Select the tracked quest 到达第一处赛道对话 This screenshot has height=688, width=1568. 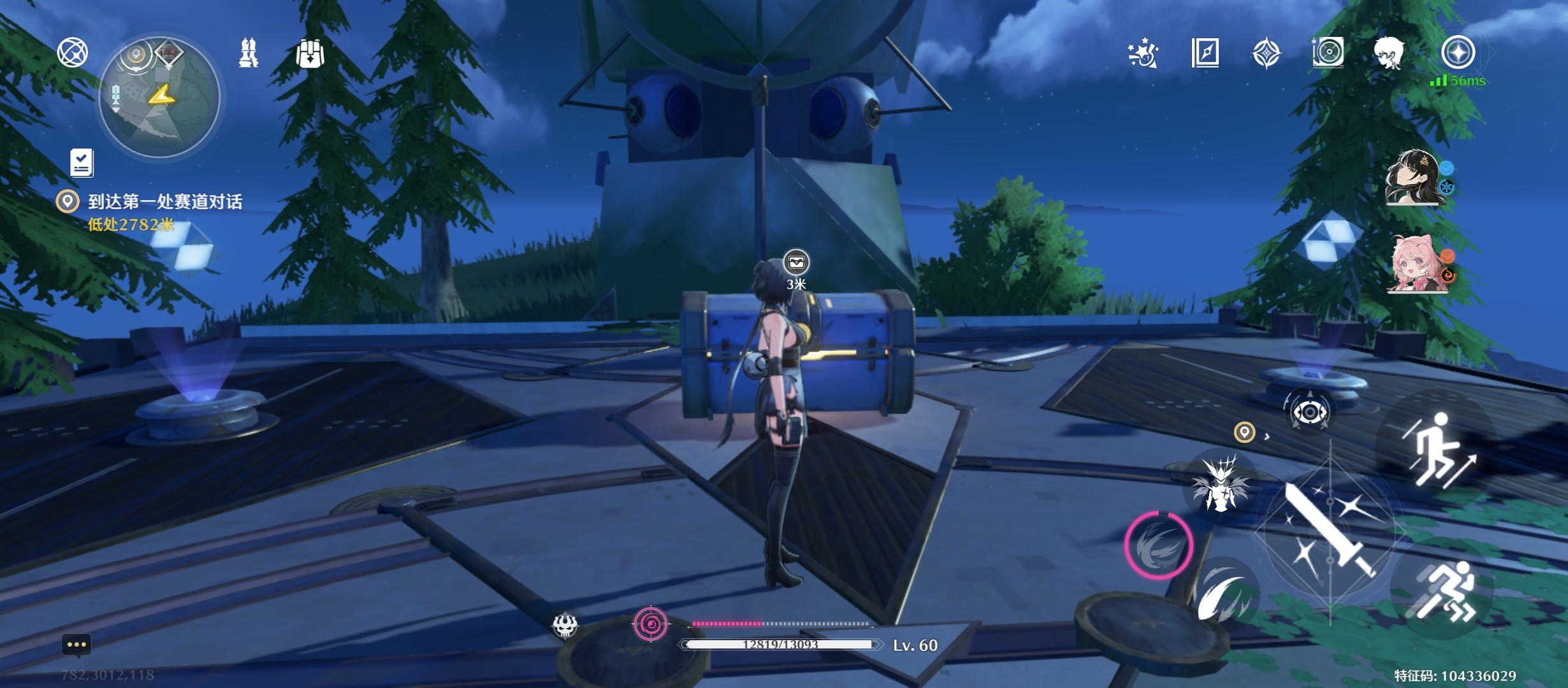[164, 202]
